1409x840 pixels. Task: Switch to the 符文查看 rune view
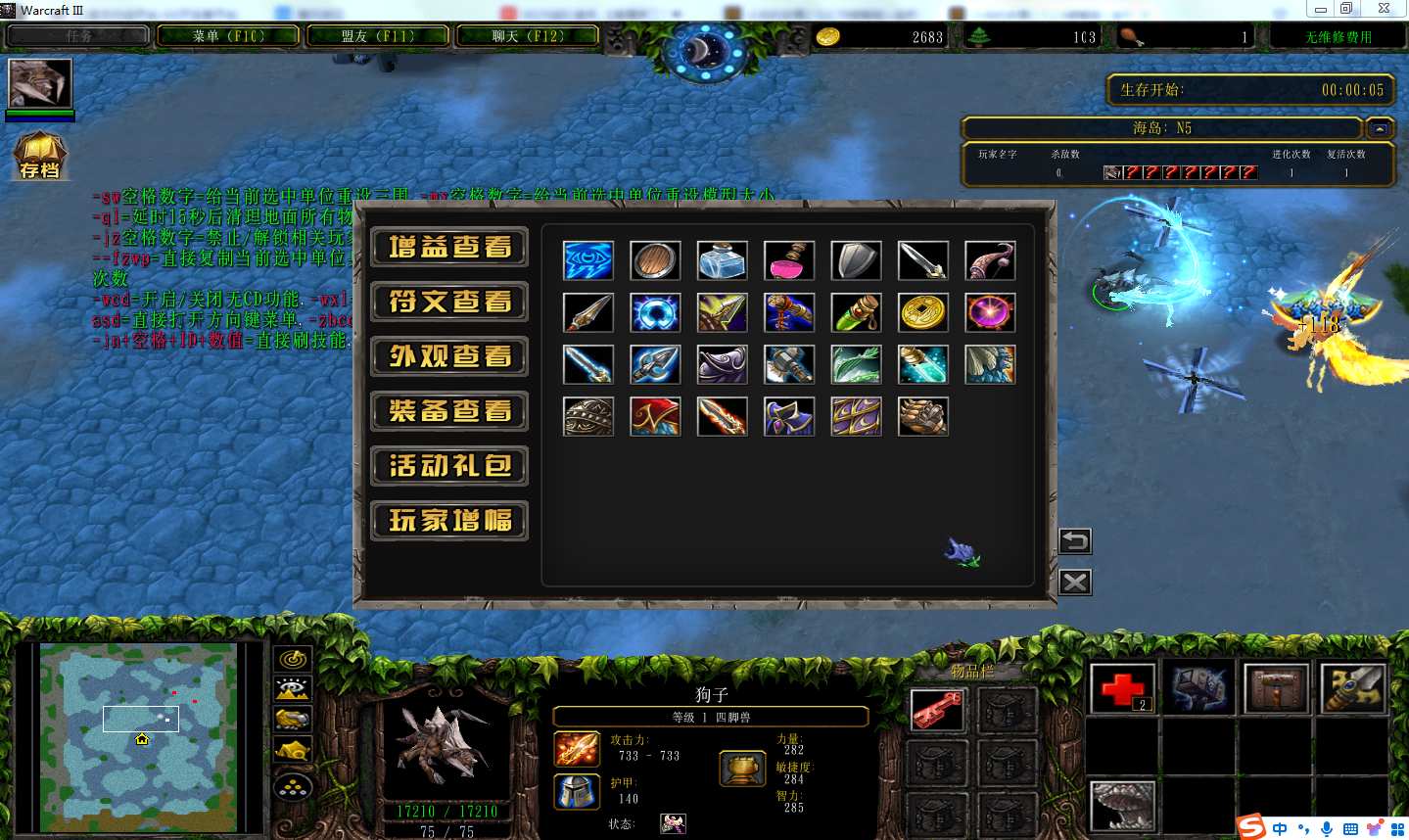click(449, 302)
